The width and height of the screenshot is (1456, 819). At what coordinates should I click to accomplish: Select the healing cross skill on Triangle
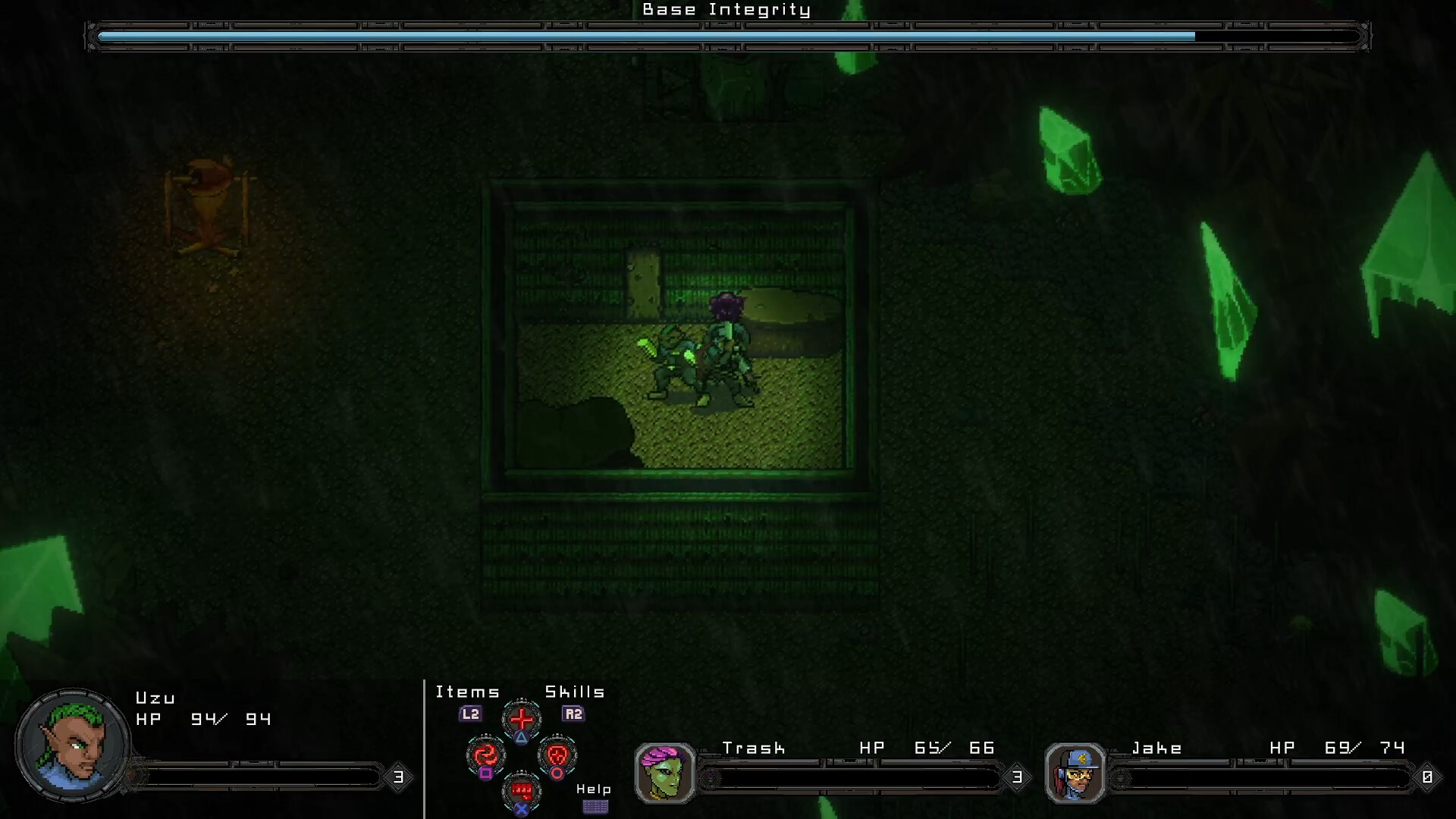point(522,717)
